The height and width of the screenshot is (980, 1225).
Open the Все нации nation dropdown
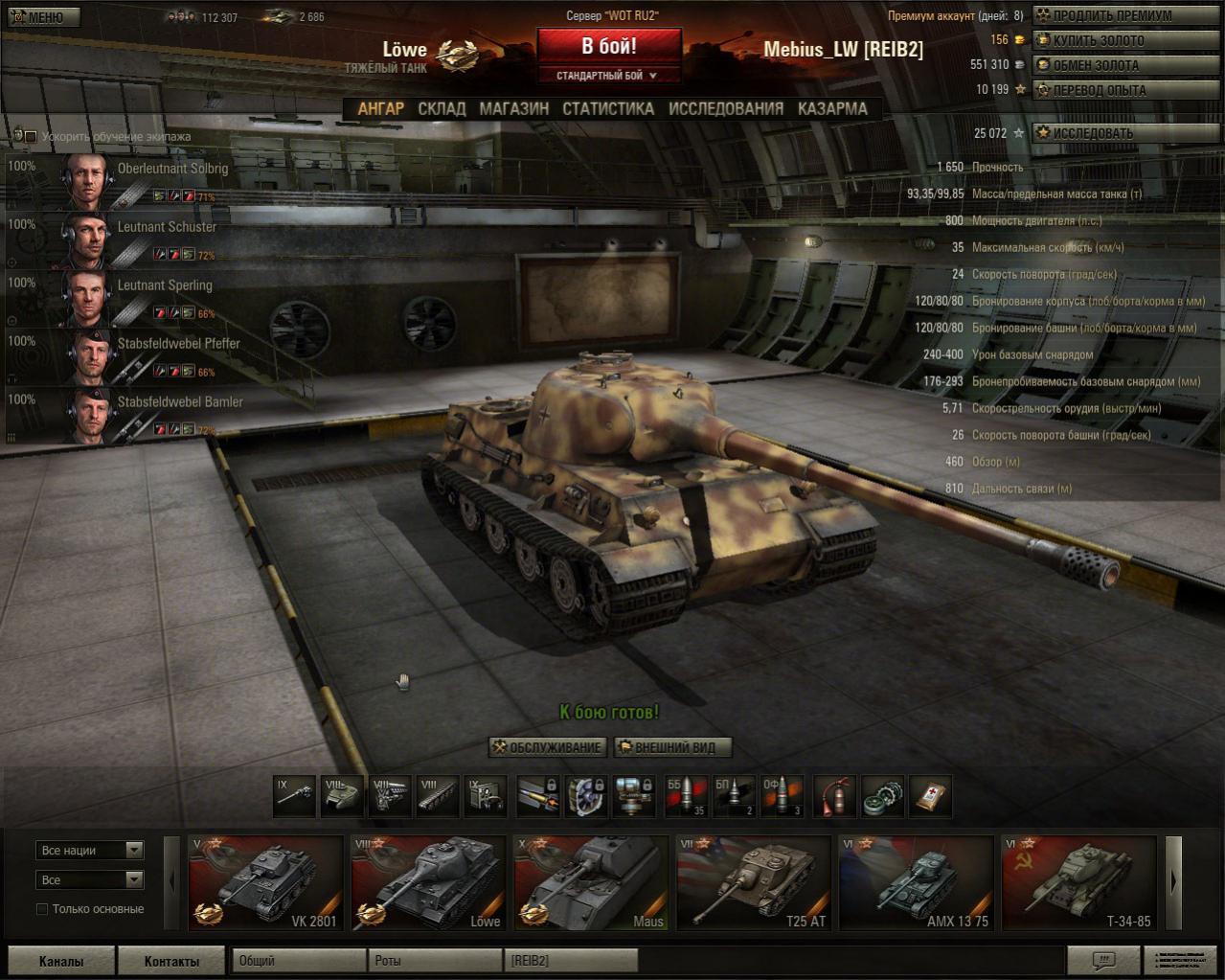pos(90,851)
